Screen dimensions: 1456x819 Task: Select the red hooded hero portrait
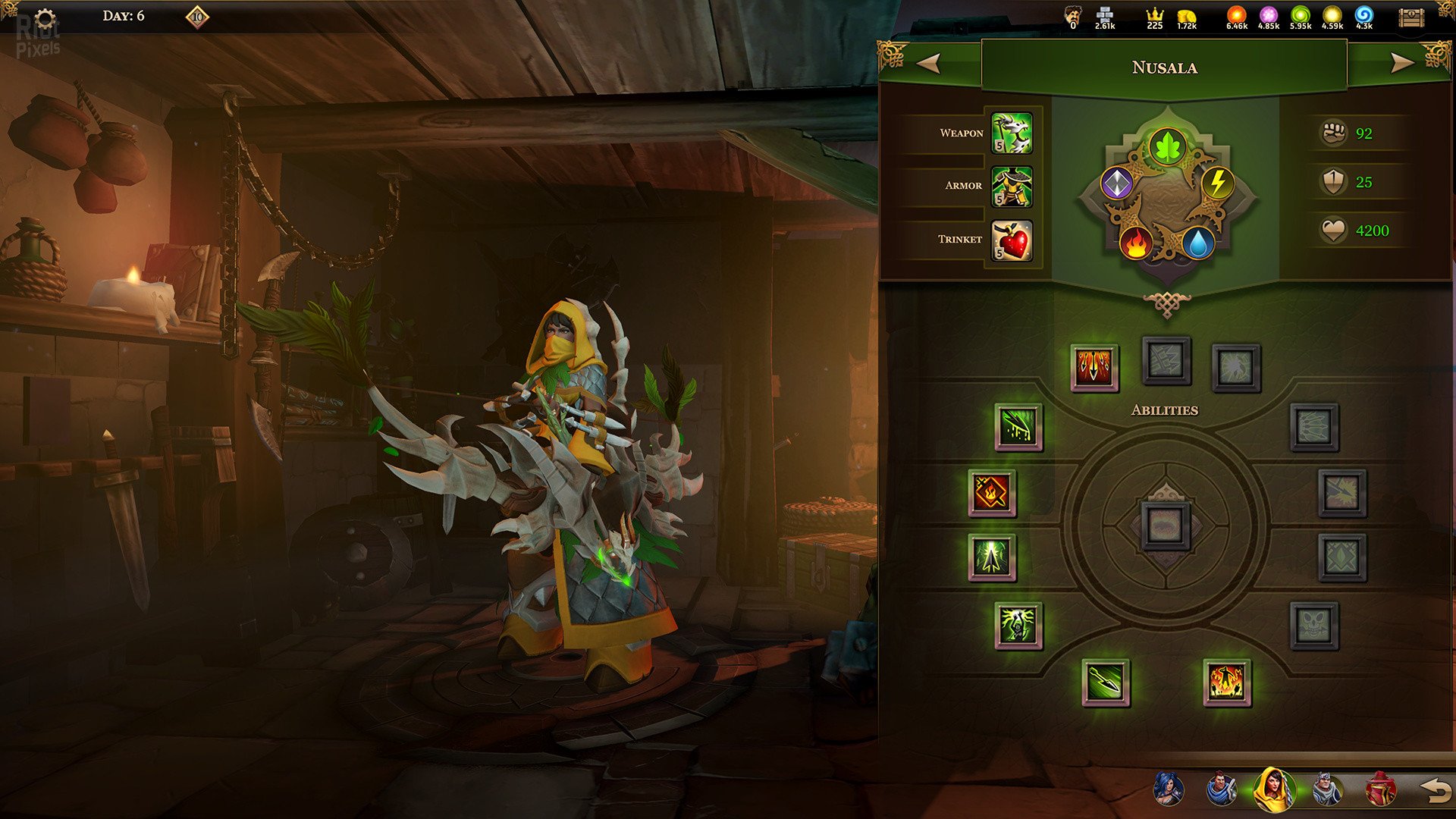pyautogui.click(x=1380, y=789)
